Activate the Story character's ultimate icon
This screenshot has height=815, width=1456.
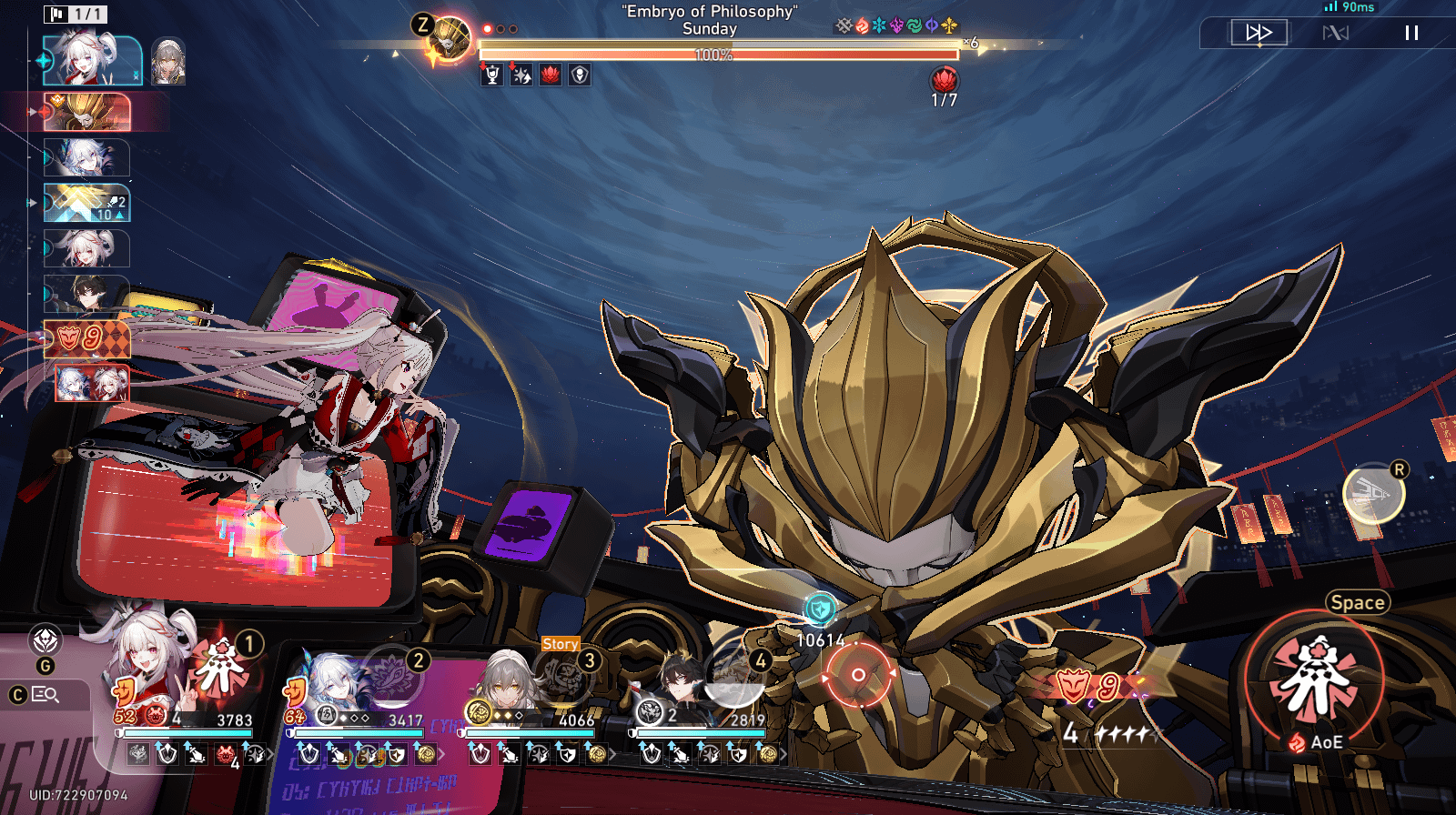[564, 678]
